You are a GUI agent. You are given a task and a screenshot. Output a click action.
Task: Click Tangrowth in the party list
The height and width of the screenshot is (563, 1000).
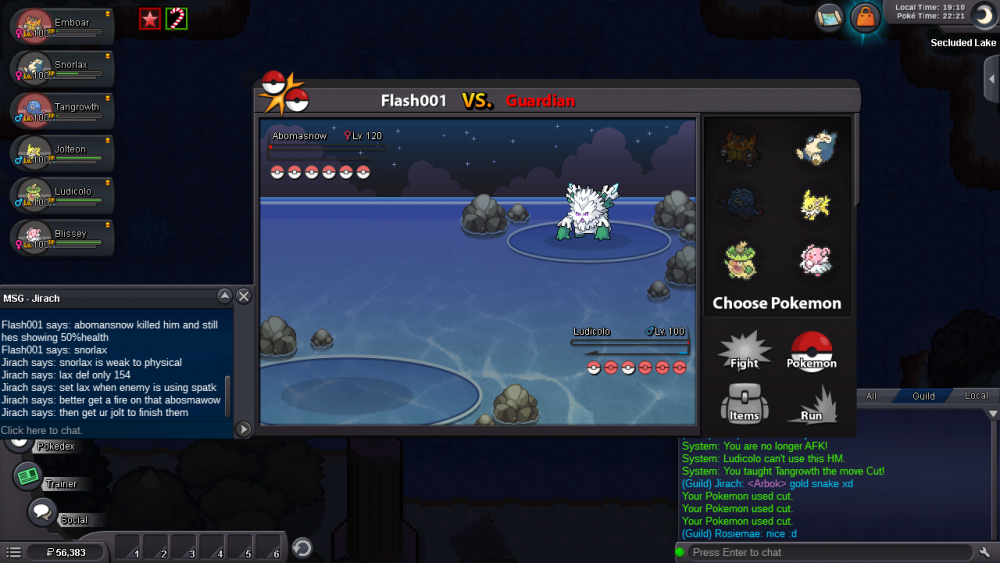[61, 111]
